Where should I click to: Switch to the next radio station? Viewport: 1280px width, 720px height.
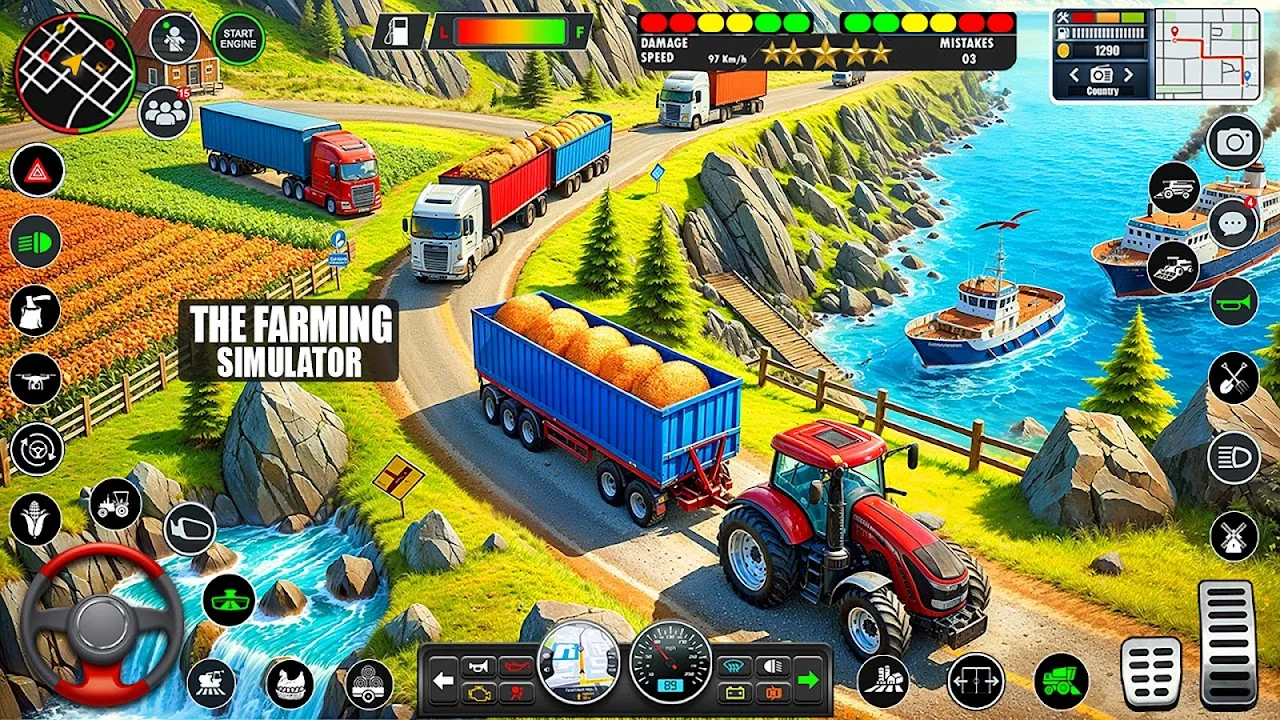tap(1129, 75)
